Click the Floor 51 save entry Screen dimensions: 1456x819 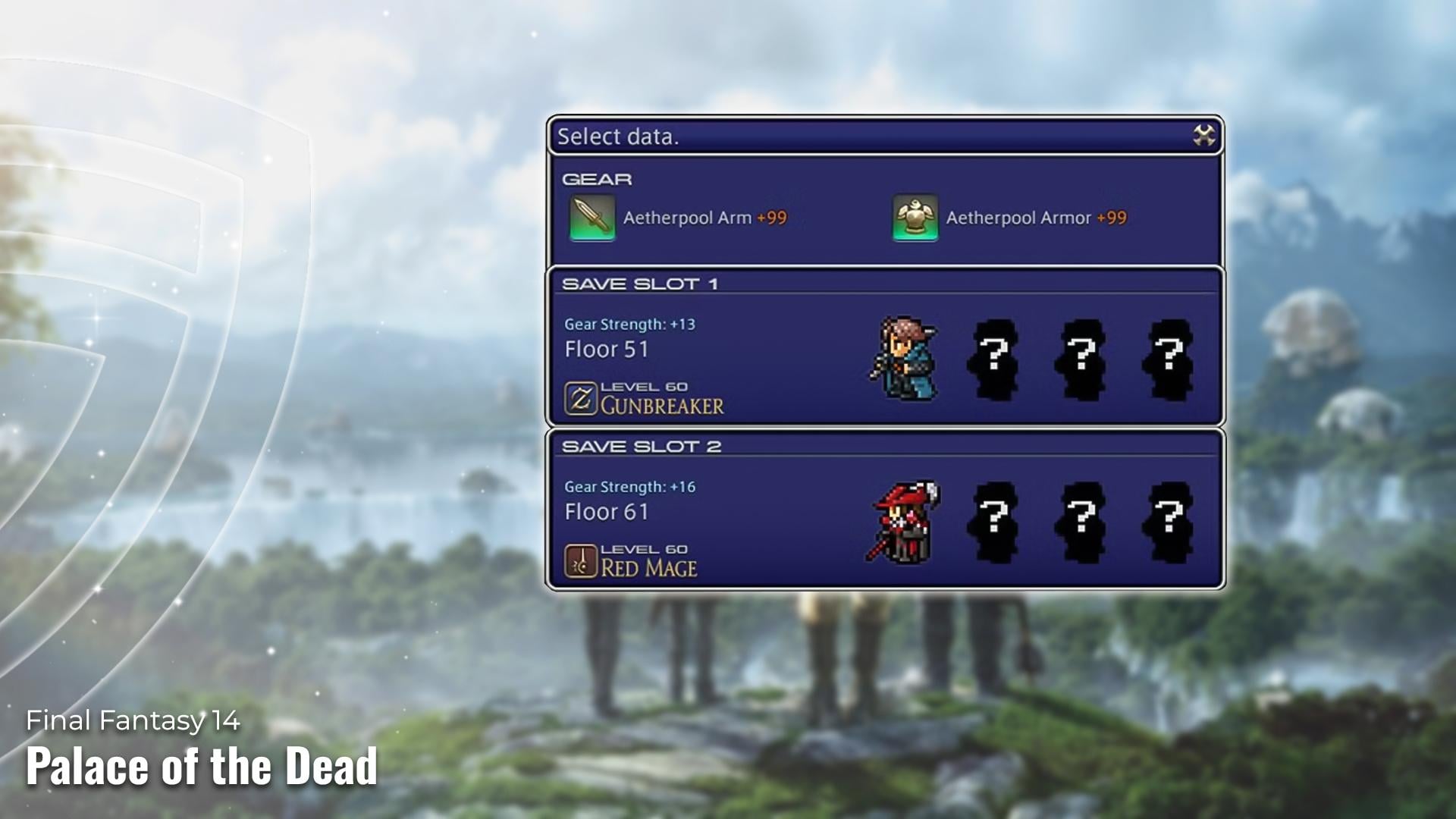click(x=607, y=350)
